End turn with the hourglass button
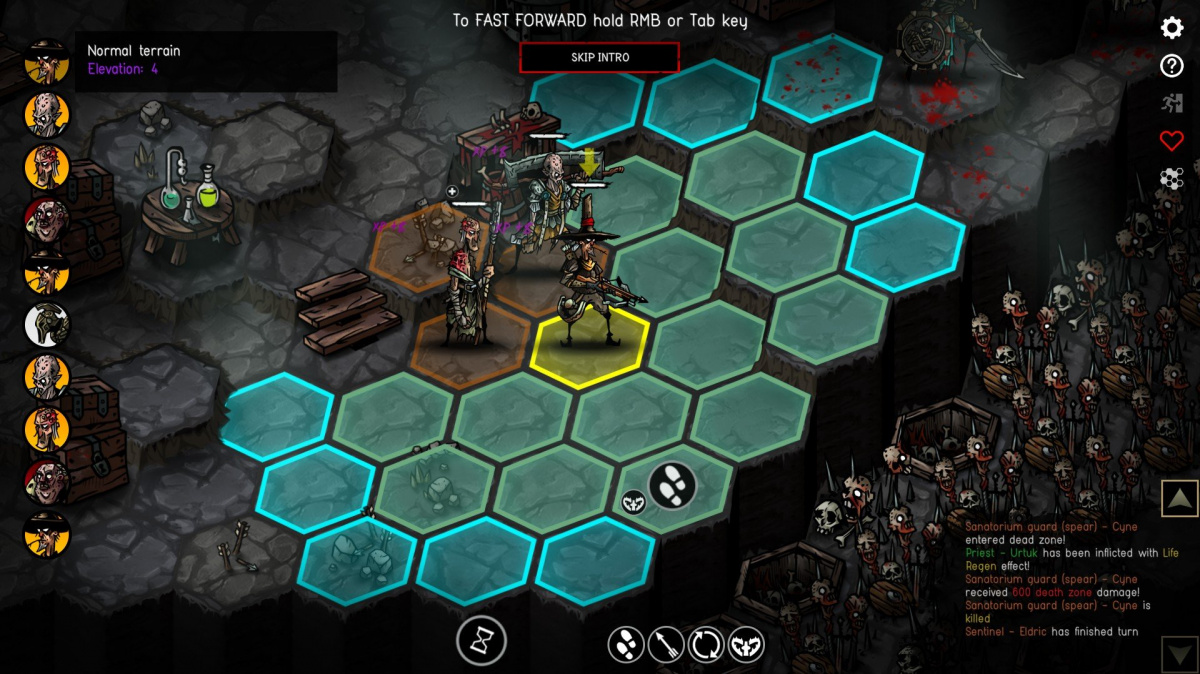The image size is (1200, 674). coord(481,640)
